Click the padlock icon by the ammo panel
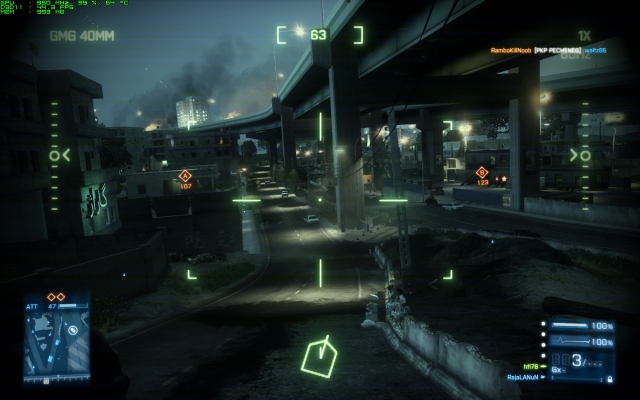 pos(610,378)
